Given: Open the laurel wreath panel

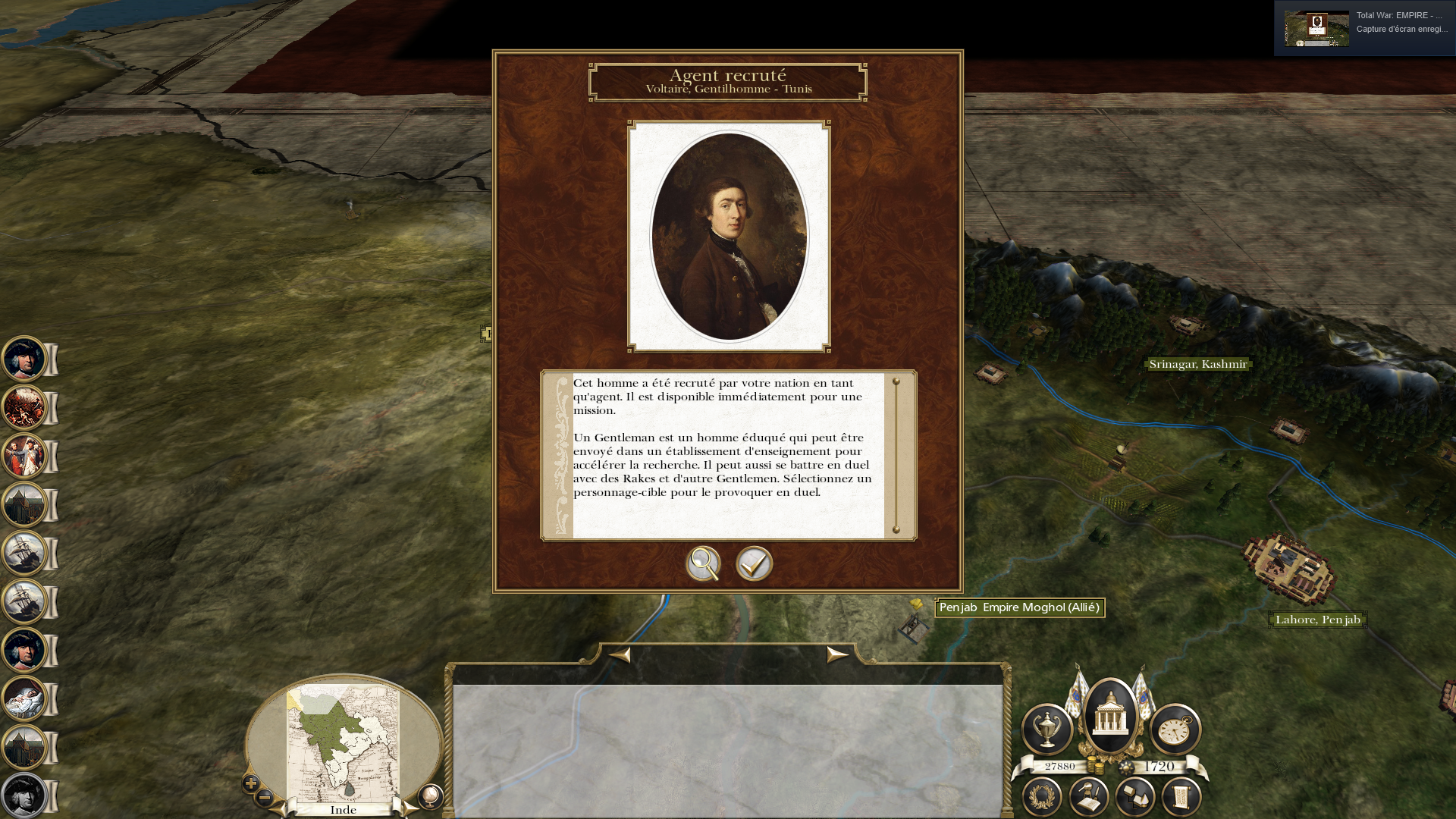Looking at the screenshot, I should 1042,796.
